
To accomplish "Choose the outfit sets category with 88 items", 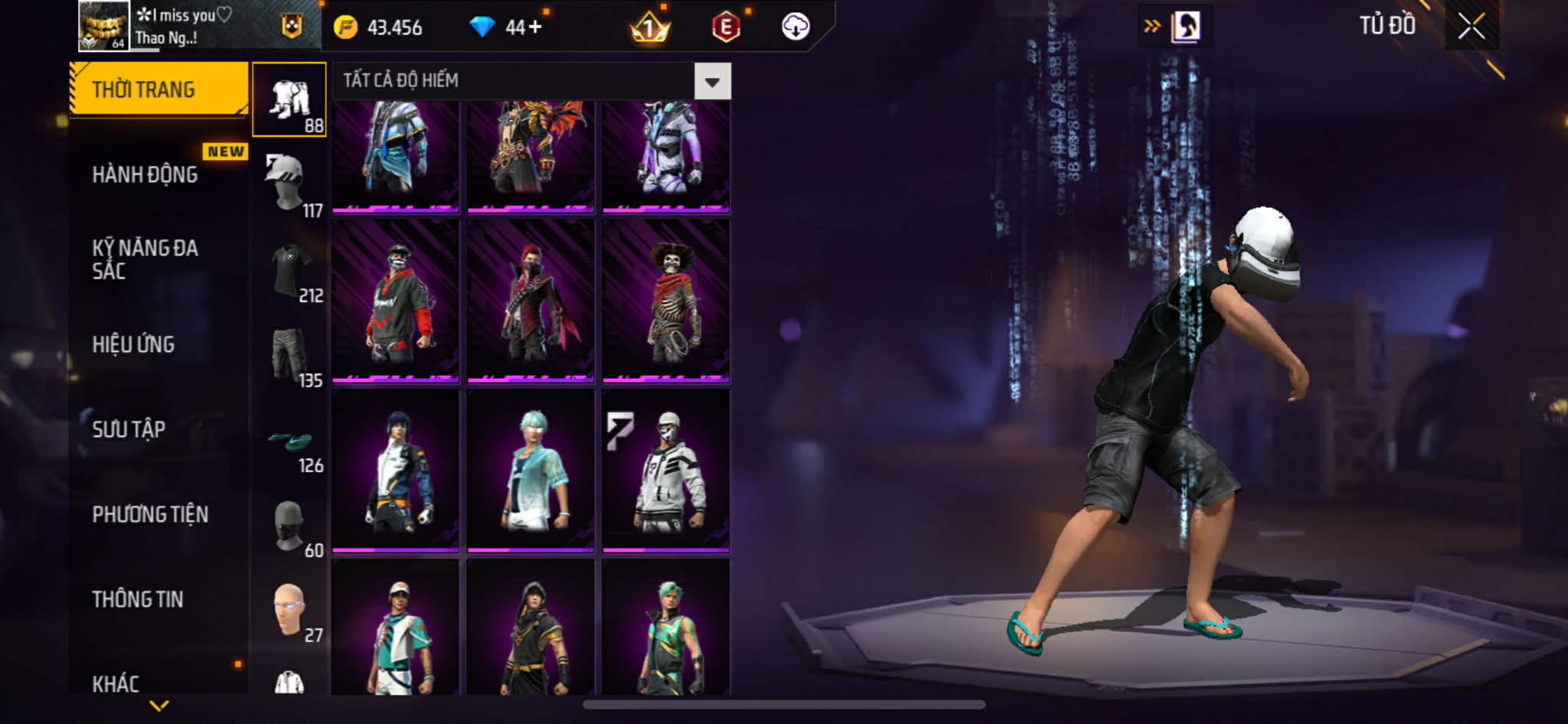I will (x=289, y=99).
